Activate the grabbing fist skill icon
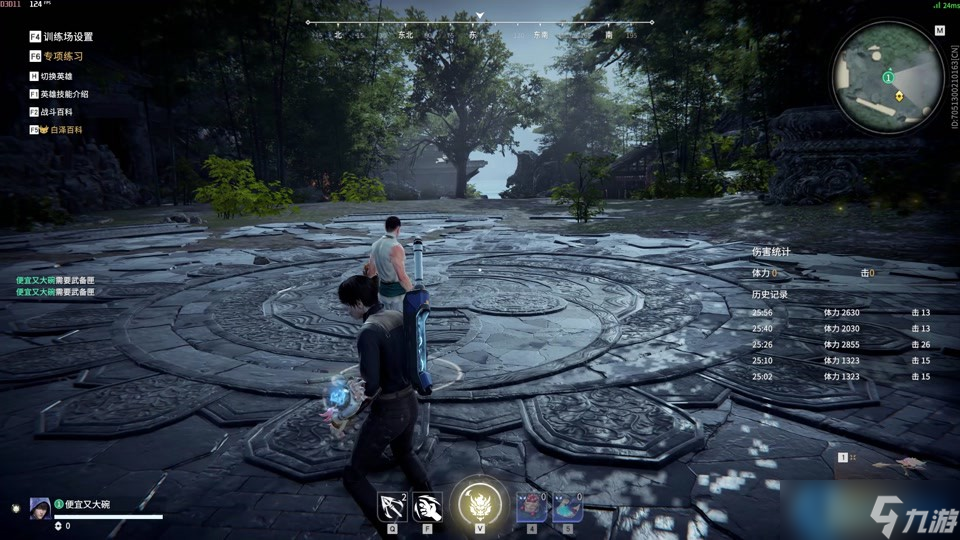 tap(428, 506)
